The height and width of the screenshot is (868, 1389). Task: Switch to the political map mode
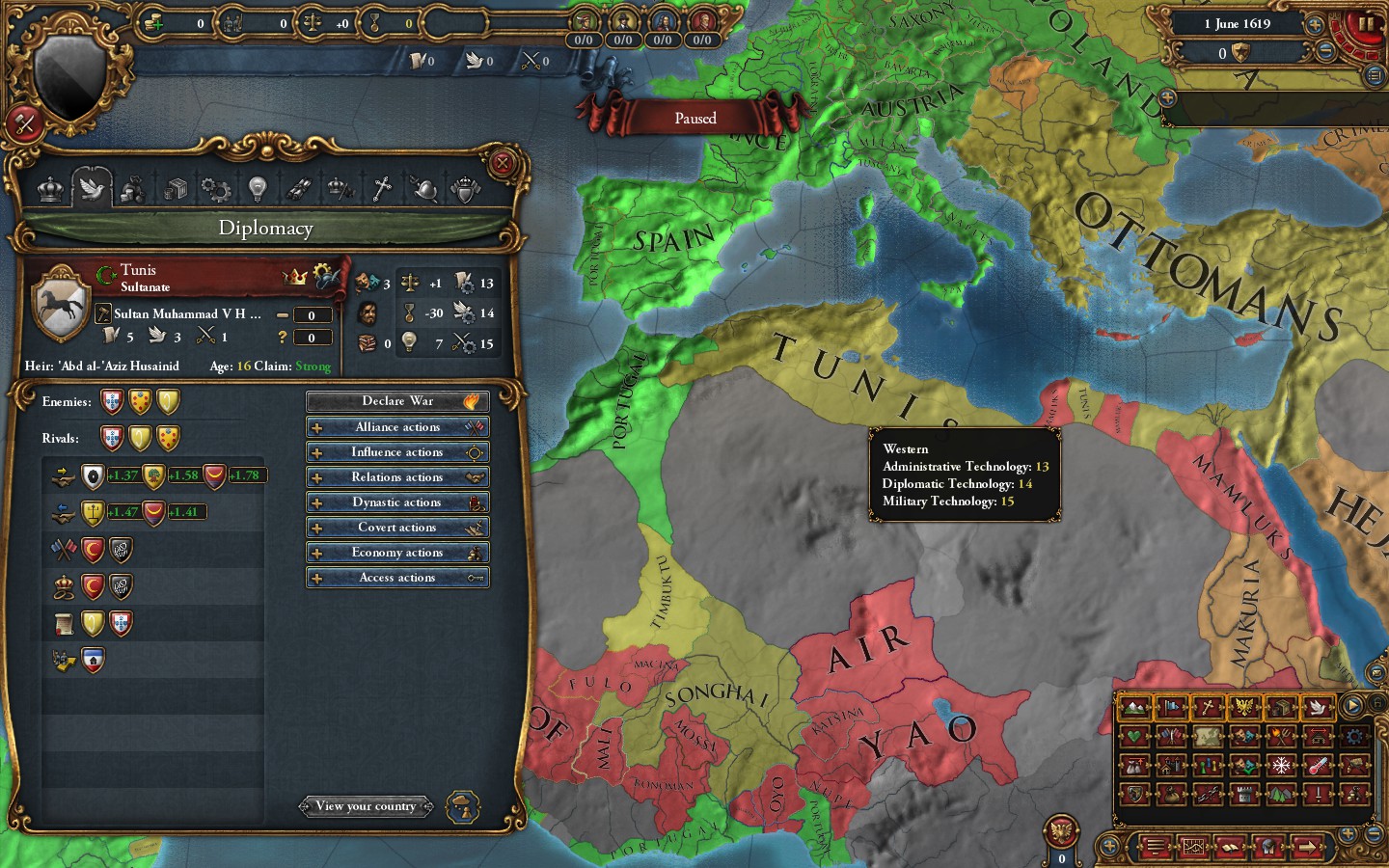pyautogui.click(x=1172, y=706)
